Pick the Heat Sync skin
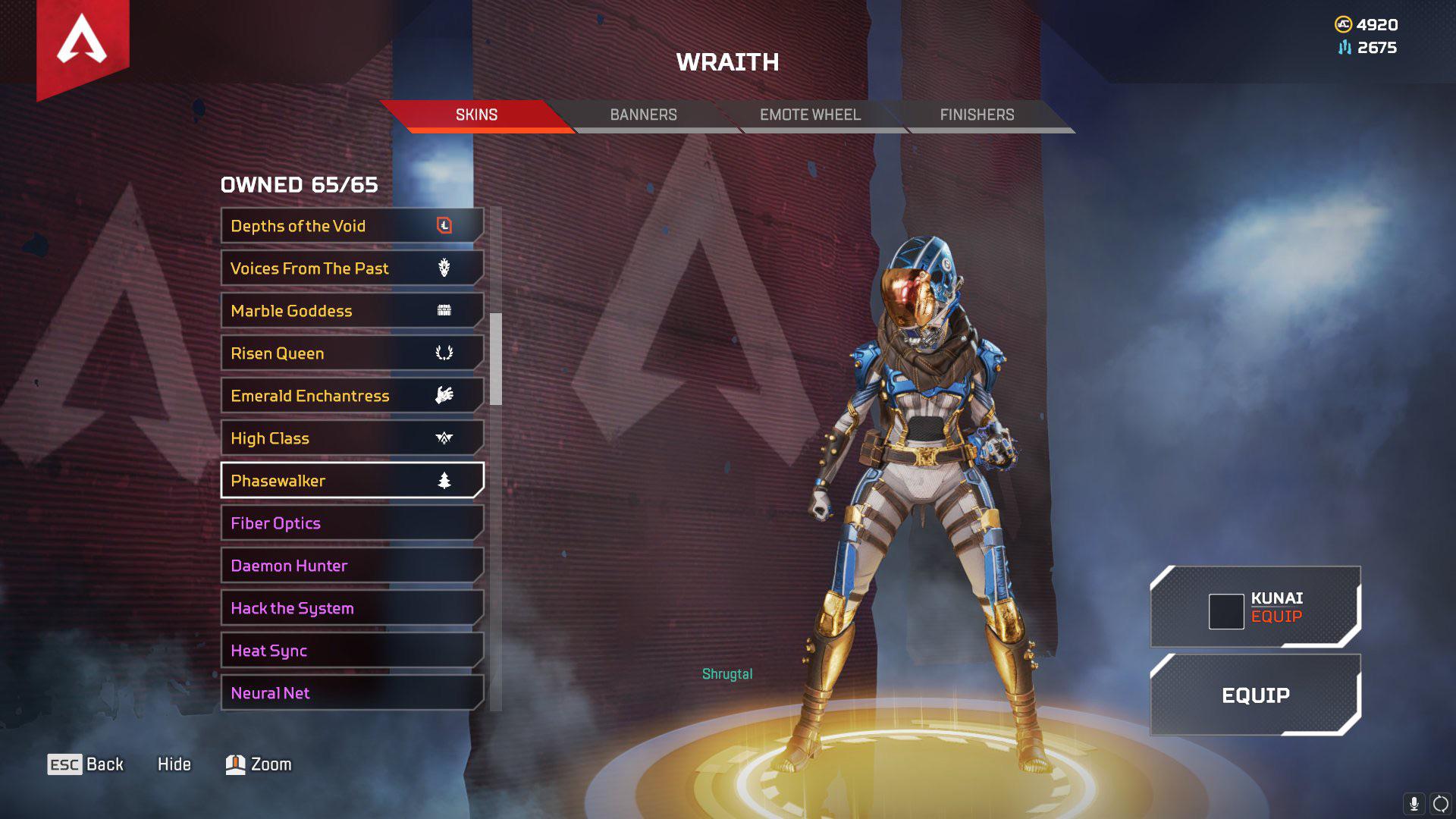 tap(352, 651)
